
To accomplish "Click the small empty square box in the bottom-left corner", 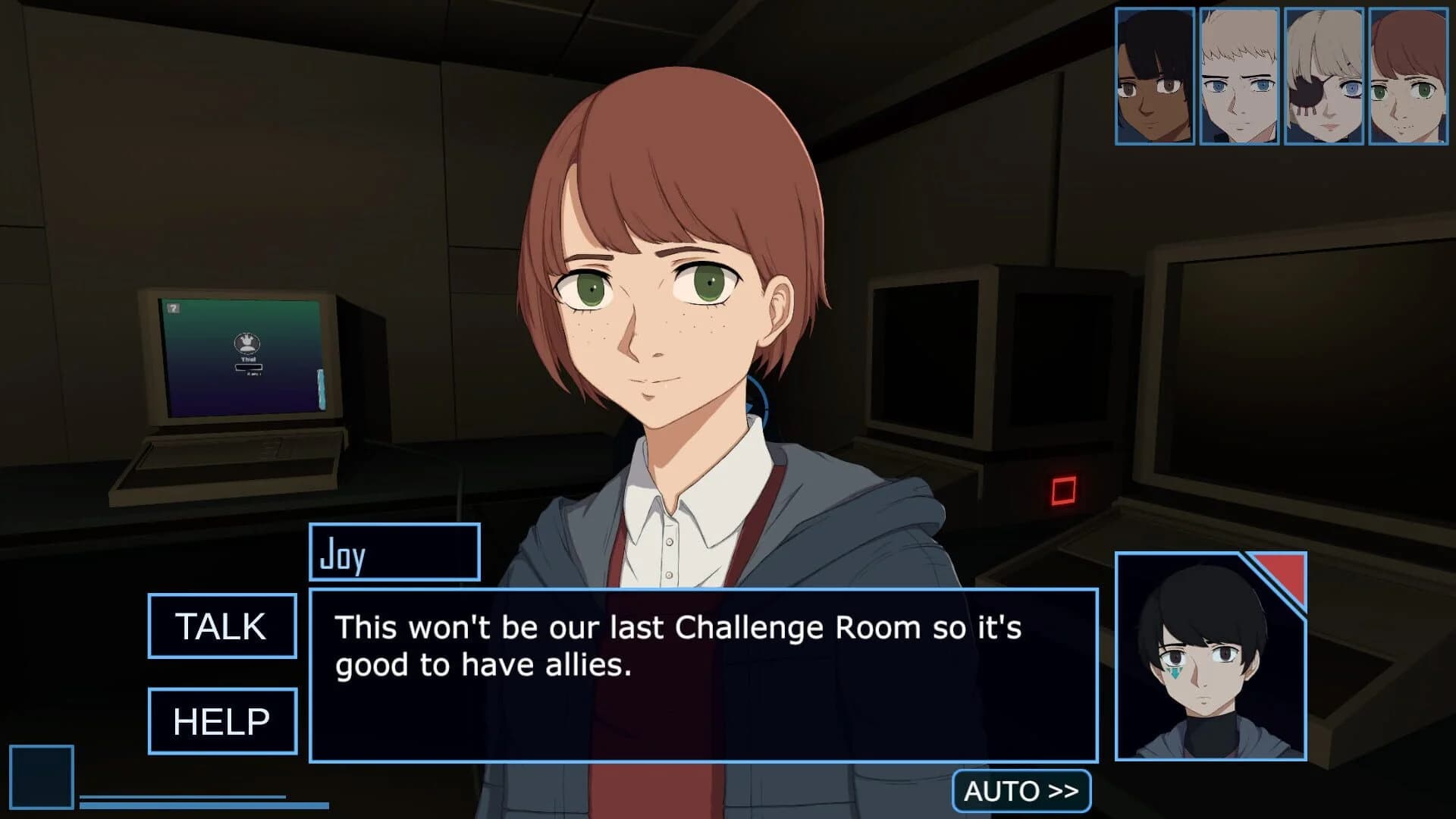I will point(42,777).
